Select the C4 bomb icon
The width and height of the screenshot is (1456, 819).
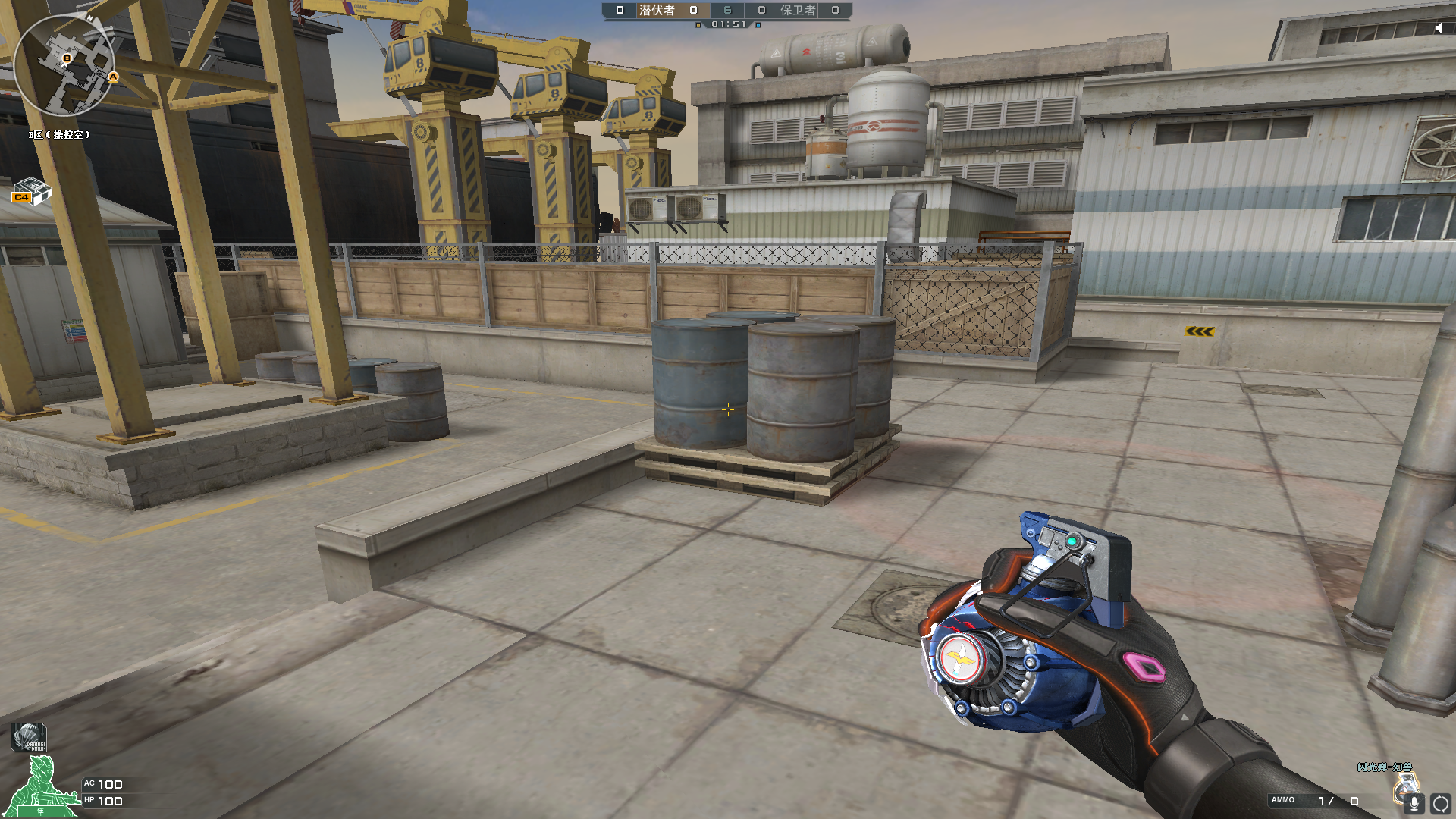pos(31,192)
